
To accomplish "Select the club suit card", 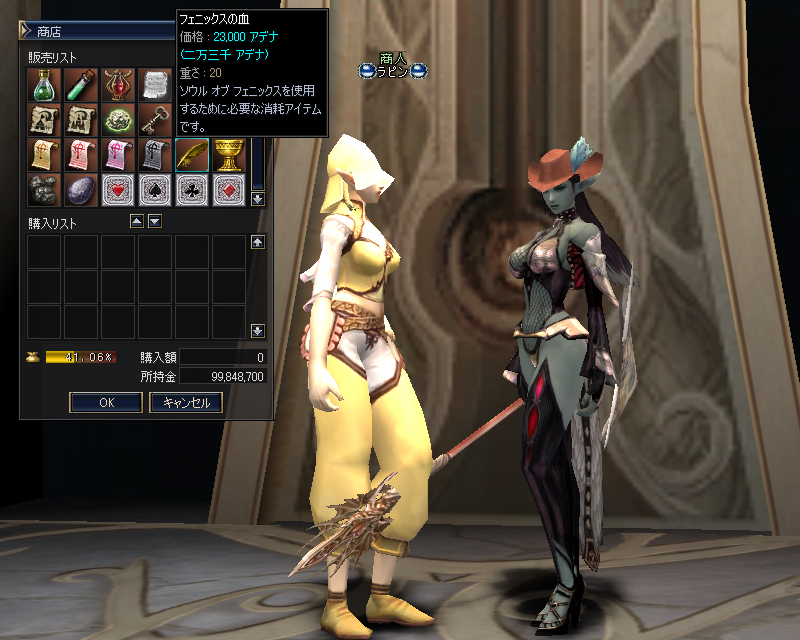I will 192,190.
